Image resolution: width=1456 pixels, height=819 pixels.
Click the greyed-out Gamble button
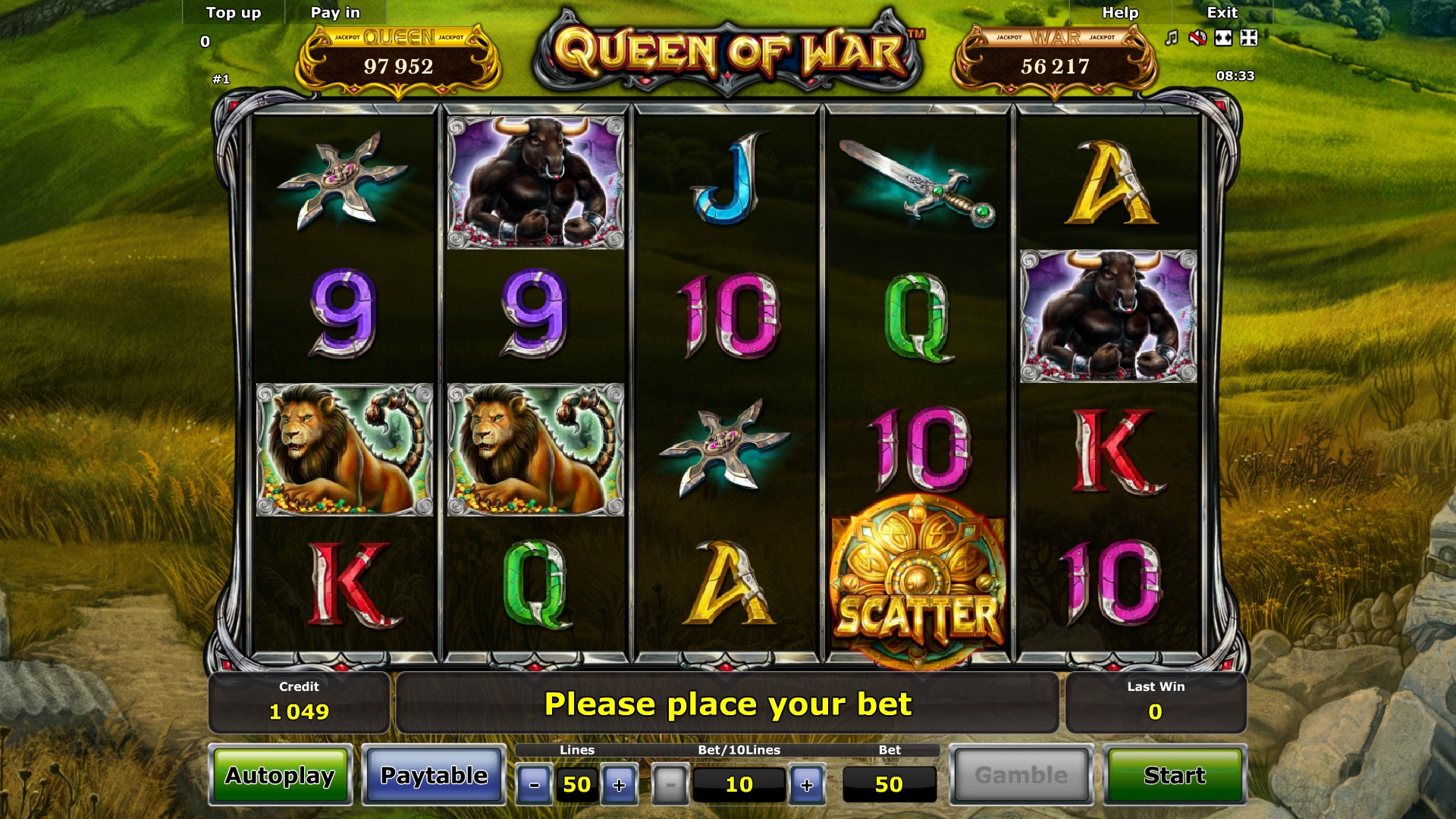(x=1021, y=775)
